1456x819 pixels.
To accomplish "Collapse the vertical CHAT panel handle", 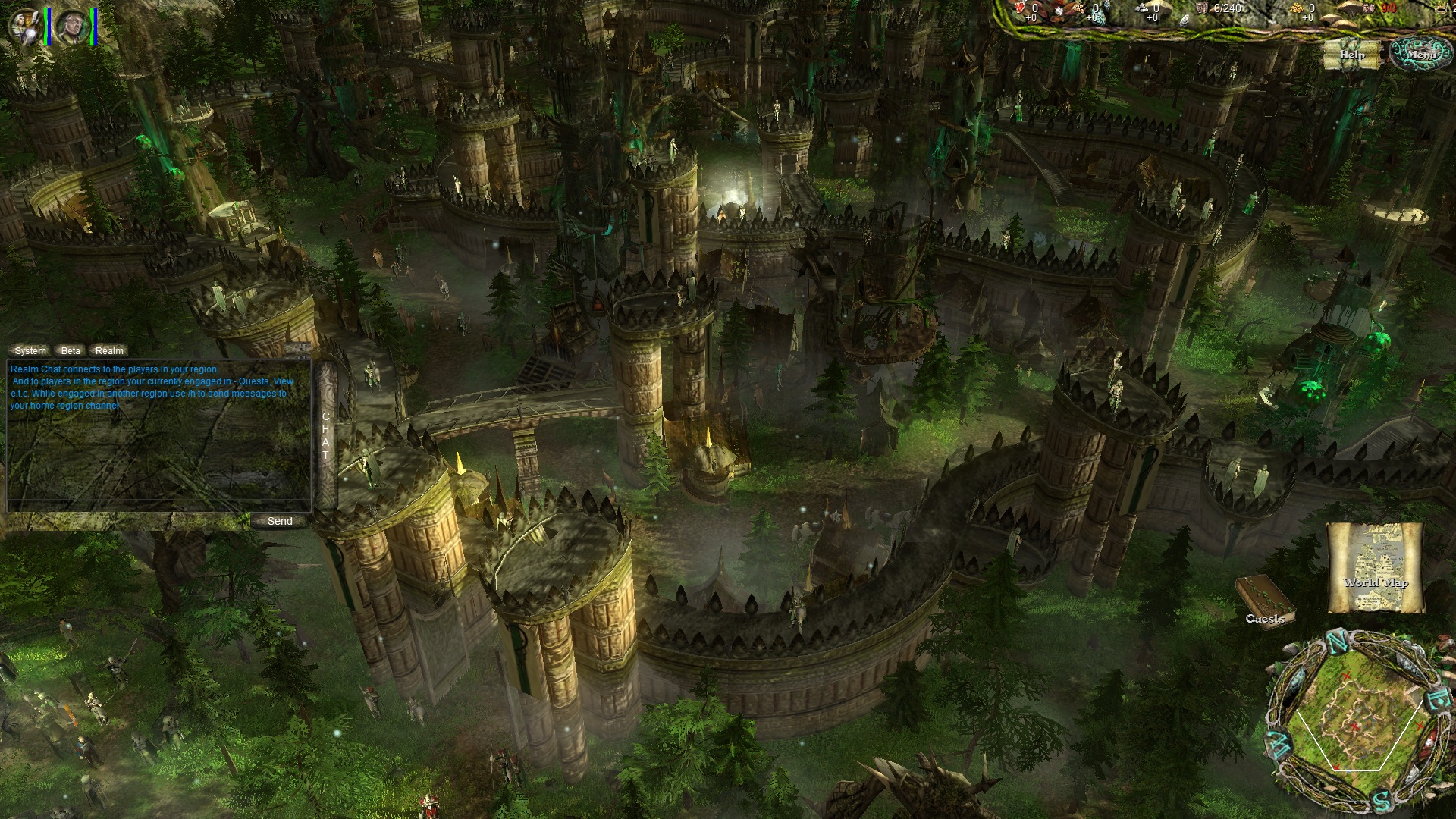I will [x=326, y=435].
